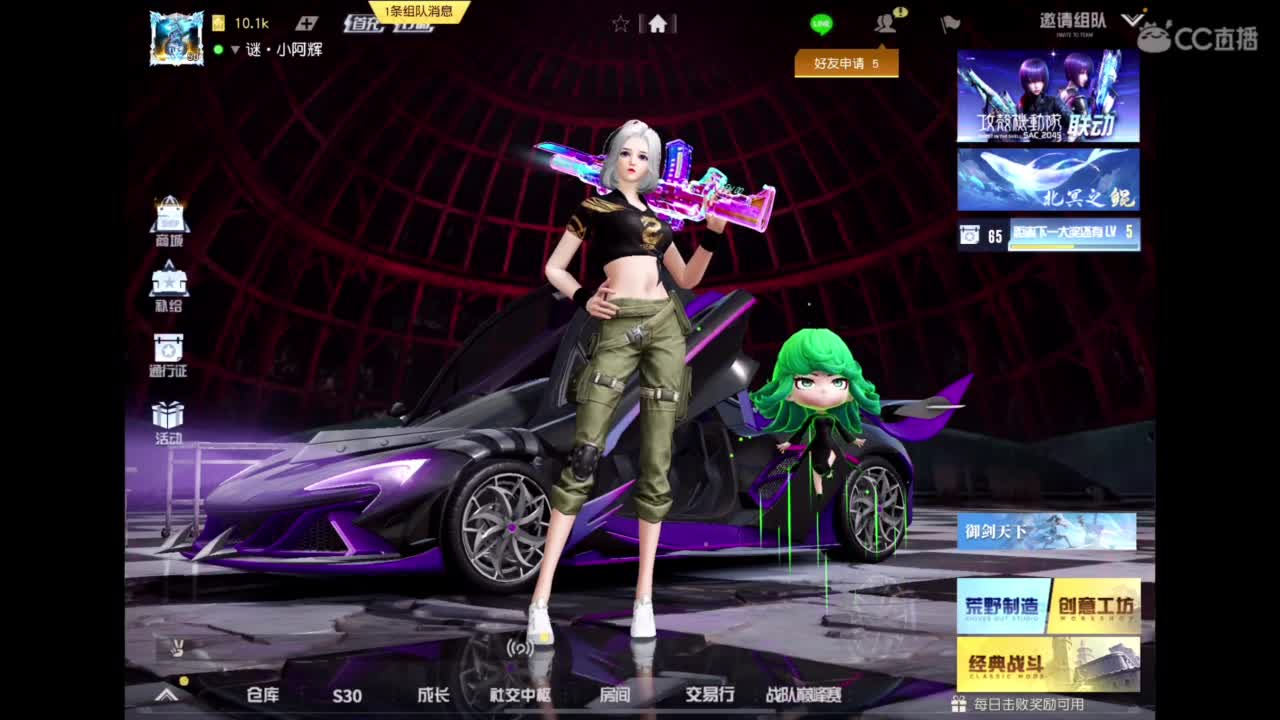This screenshot has width=1280, height=720.
Task: Open the 社交中枢 menu item
Action: (x=521, y=697)
